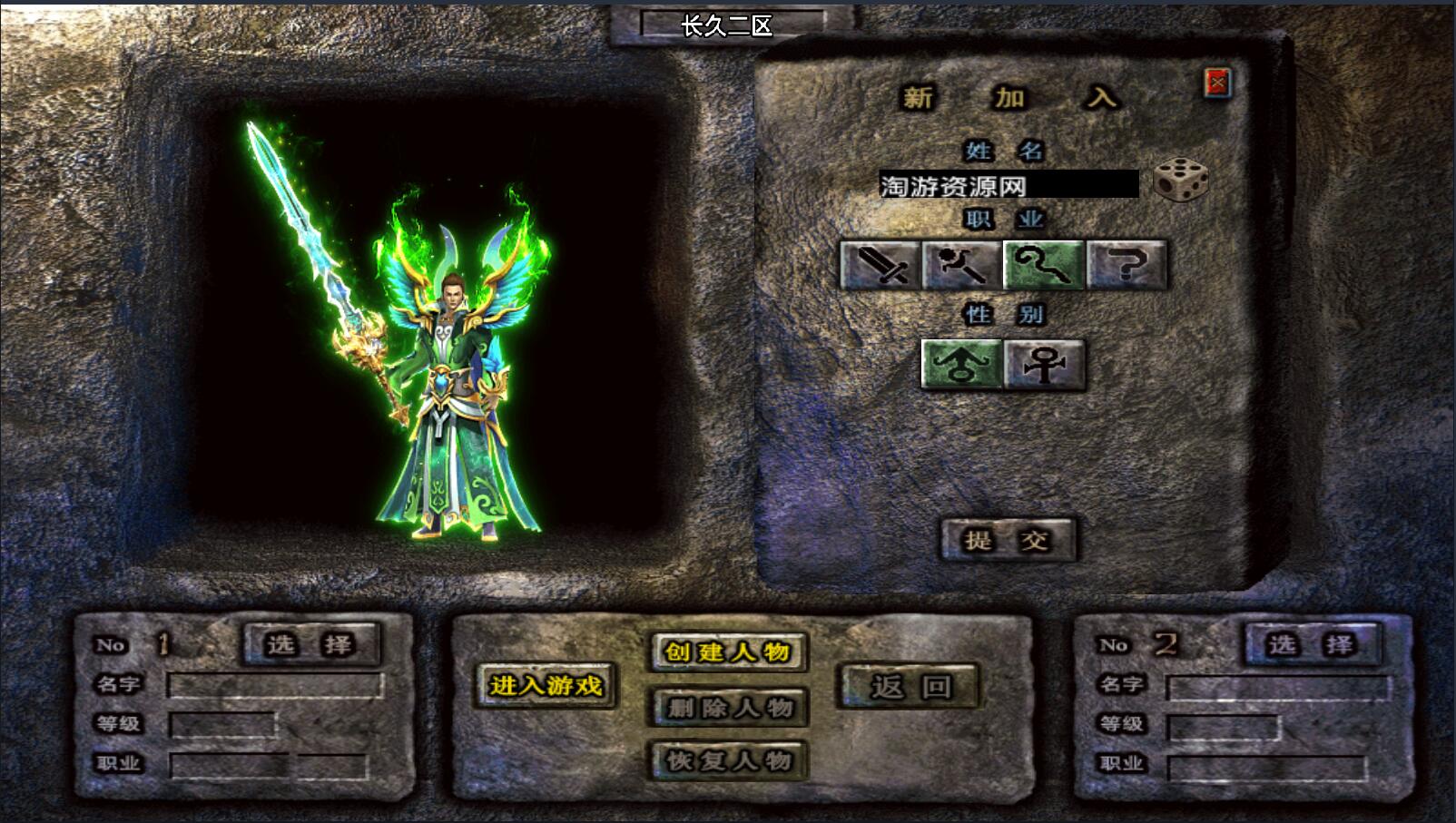Delete character with 删除人物
This screenshot has height=823, width=1456.
(728, 707)
